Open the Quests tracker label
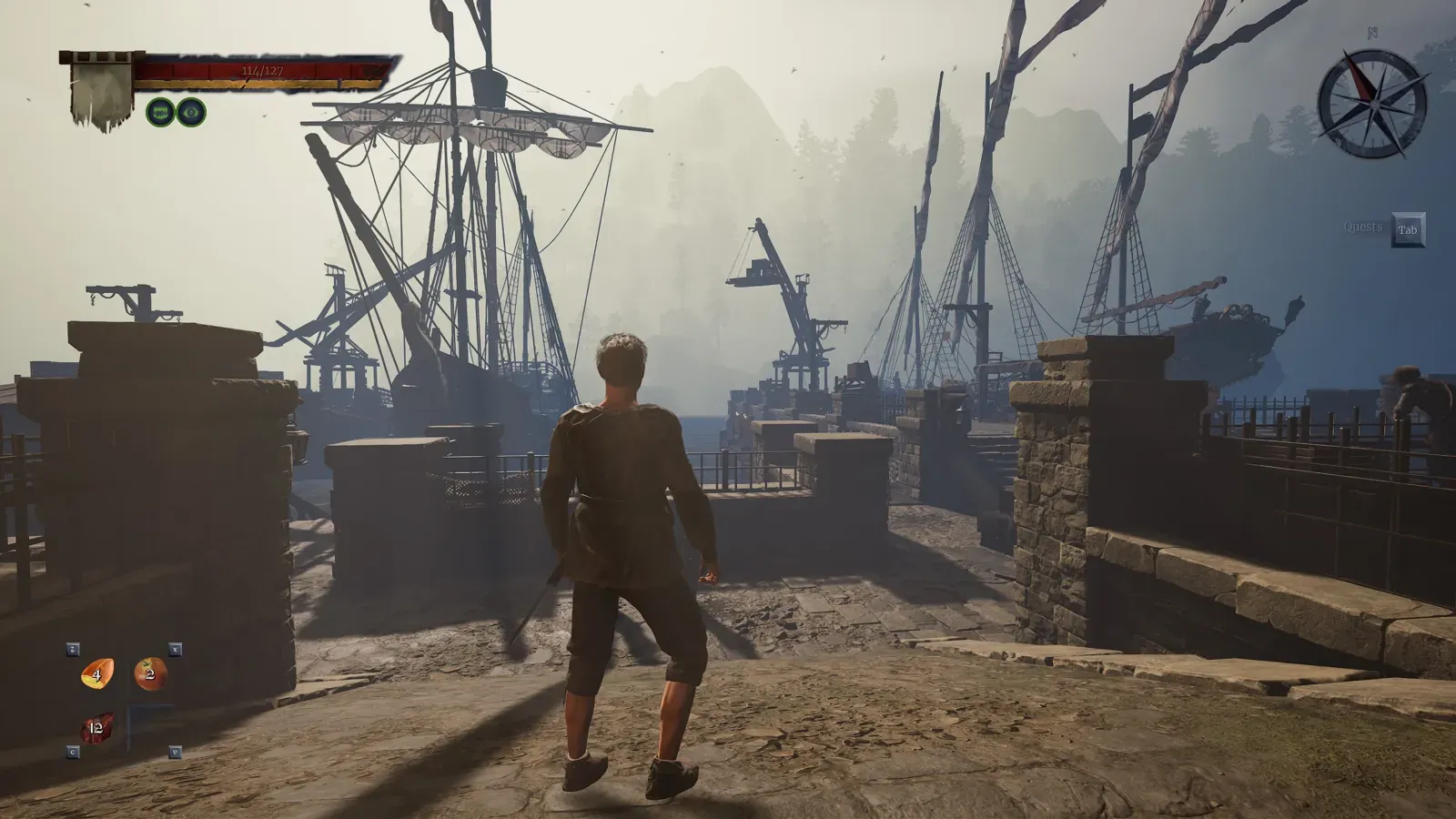 (1362, 227)
